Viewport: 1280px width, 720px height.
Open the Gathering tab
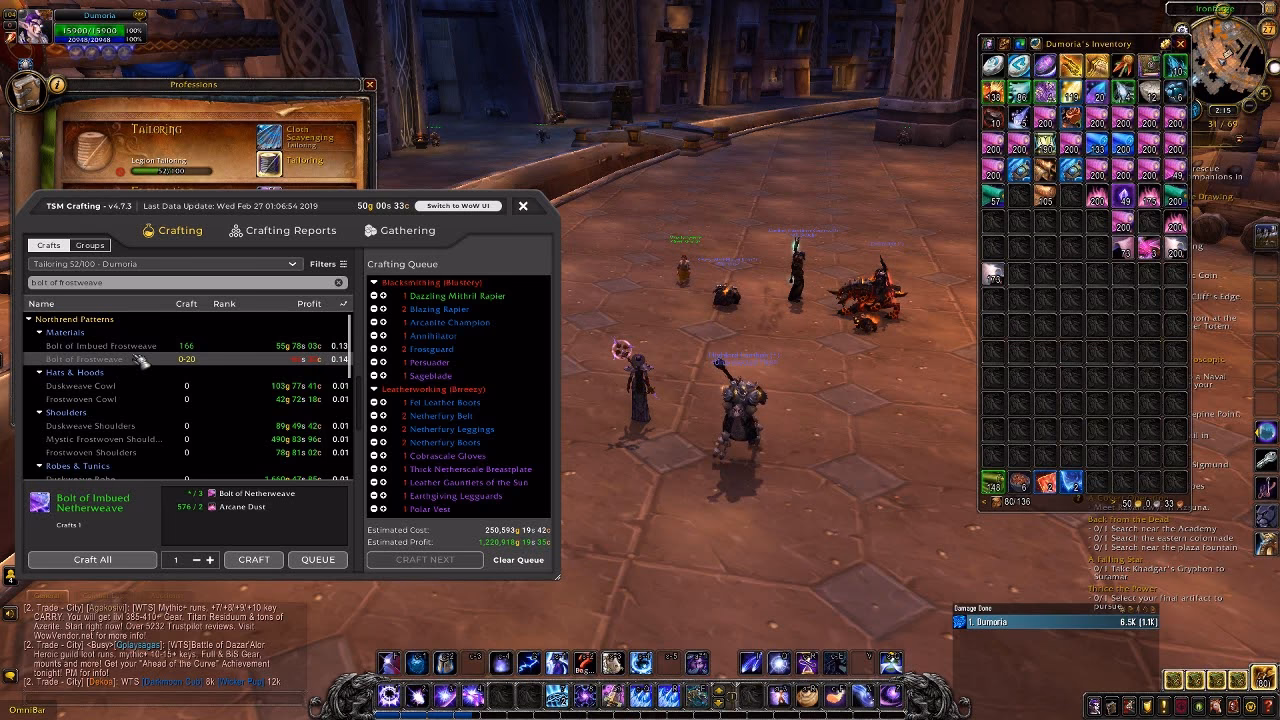399,231
